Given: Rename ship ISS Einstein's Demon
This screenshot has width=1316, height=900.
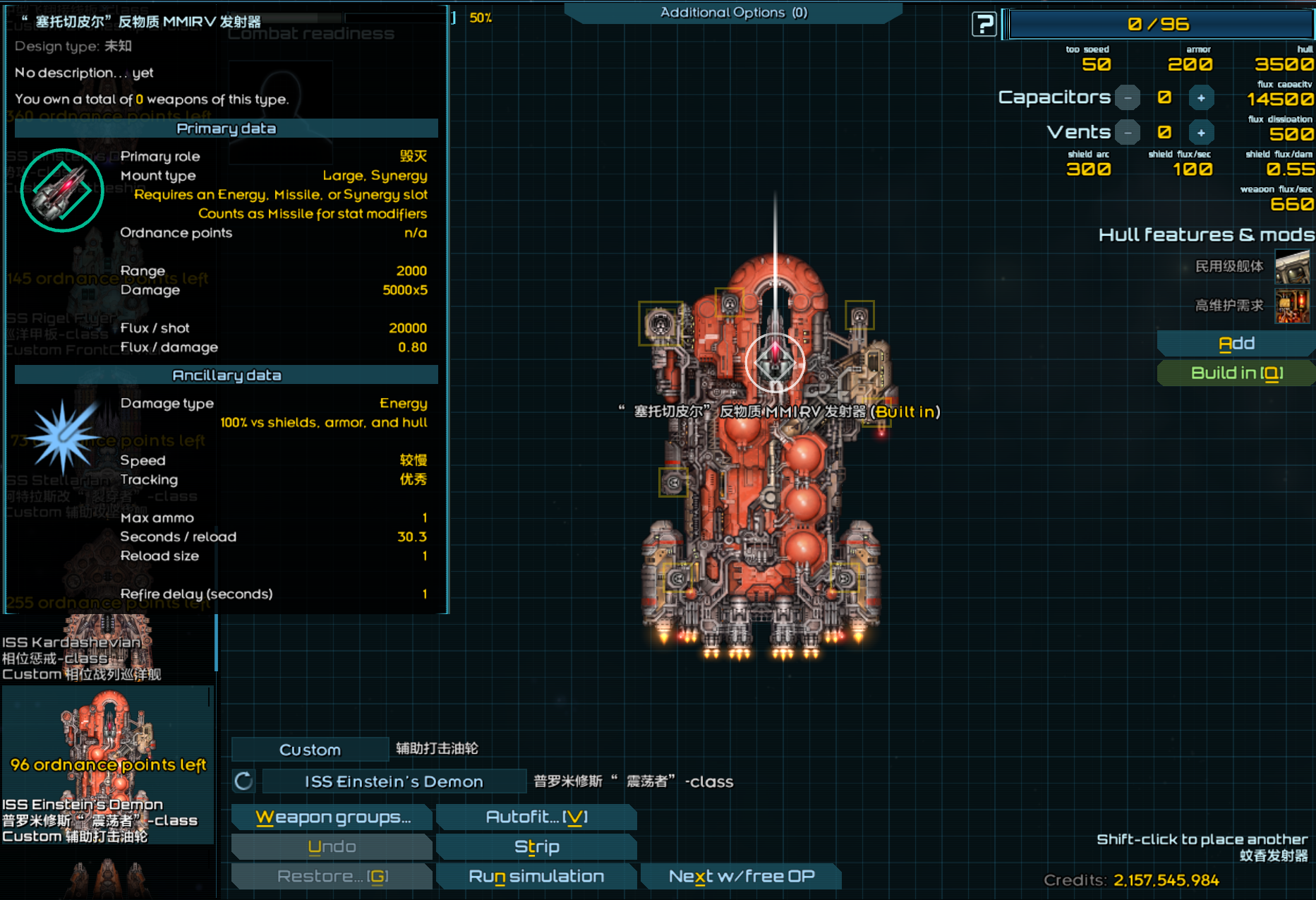Looking at the screenshot, I should [x=394, y=782].
